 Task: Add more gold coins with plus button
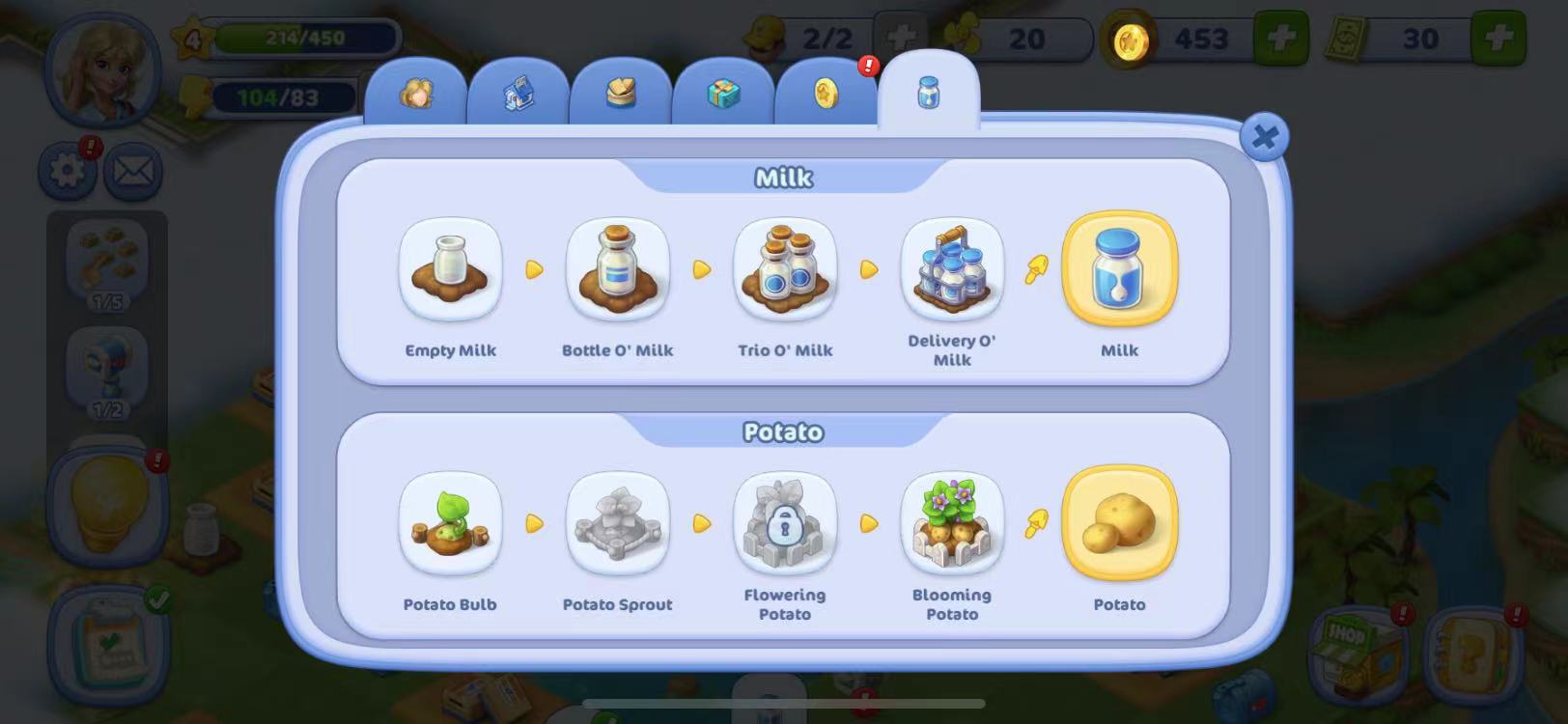coord(1280,40)
